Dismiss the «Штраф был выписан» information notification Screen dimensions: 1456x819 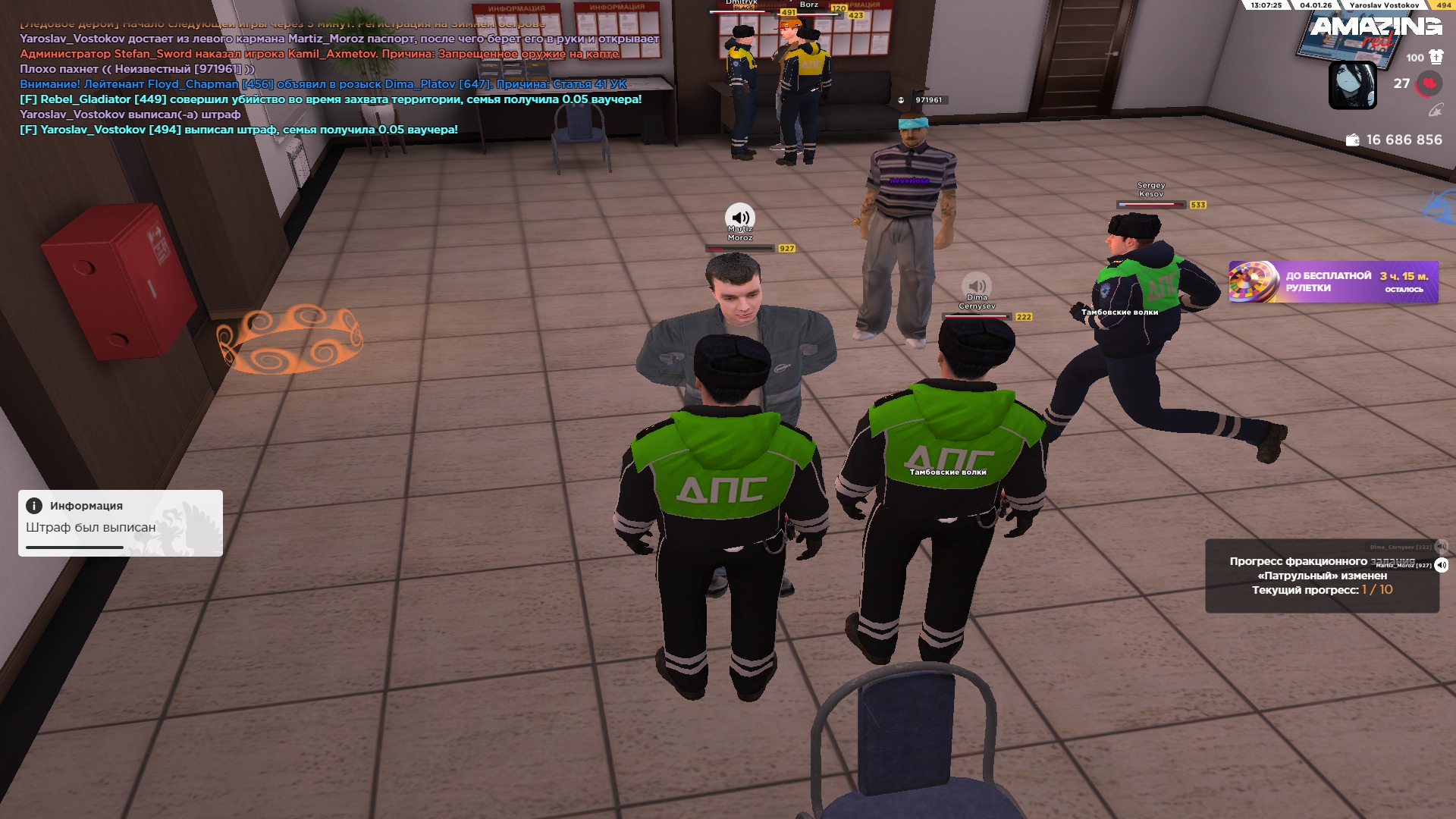[120, 522]
